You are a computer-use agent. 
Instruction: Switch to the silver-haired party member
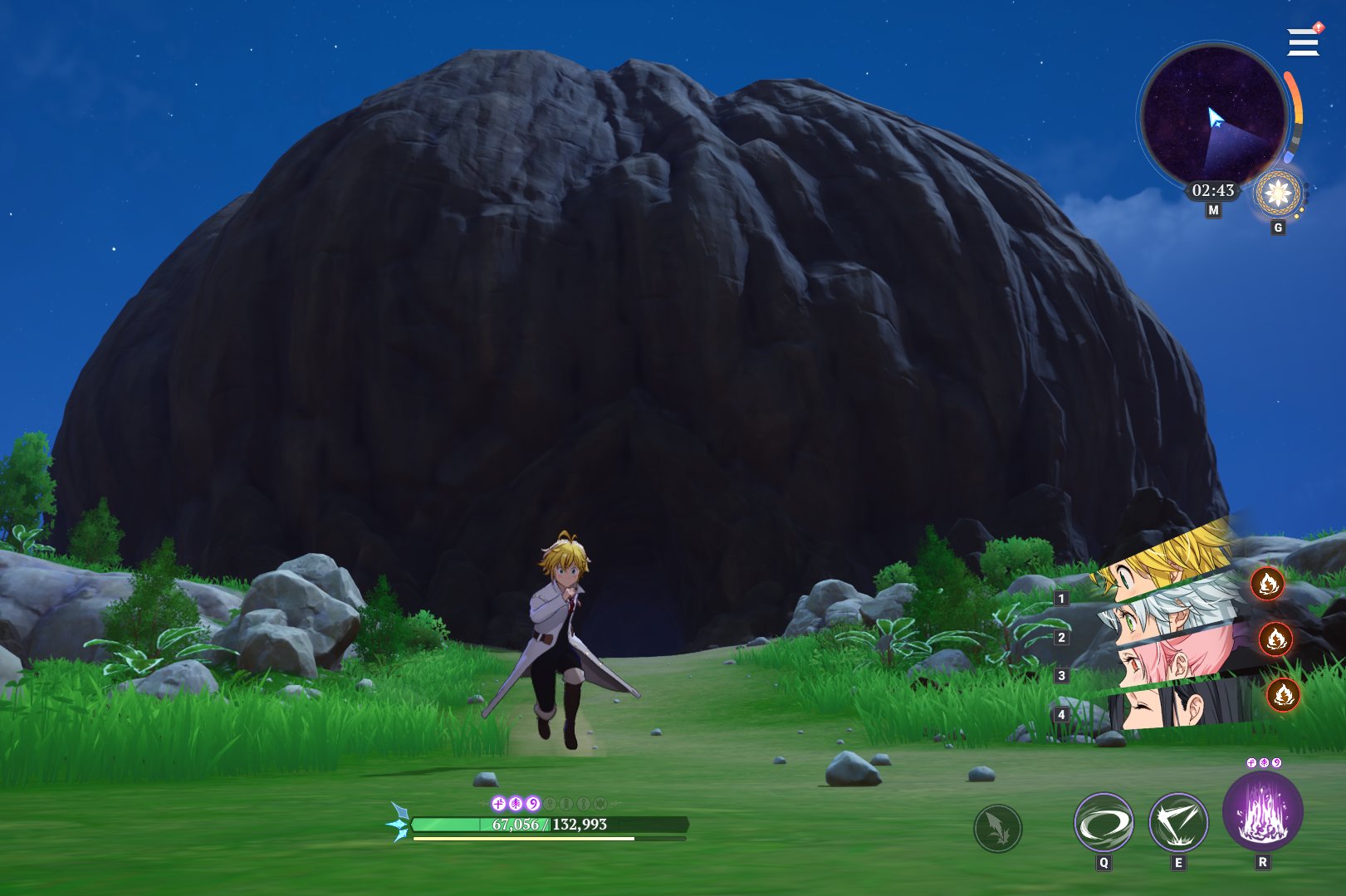tap(1171, 611)
